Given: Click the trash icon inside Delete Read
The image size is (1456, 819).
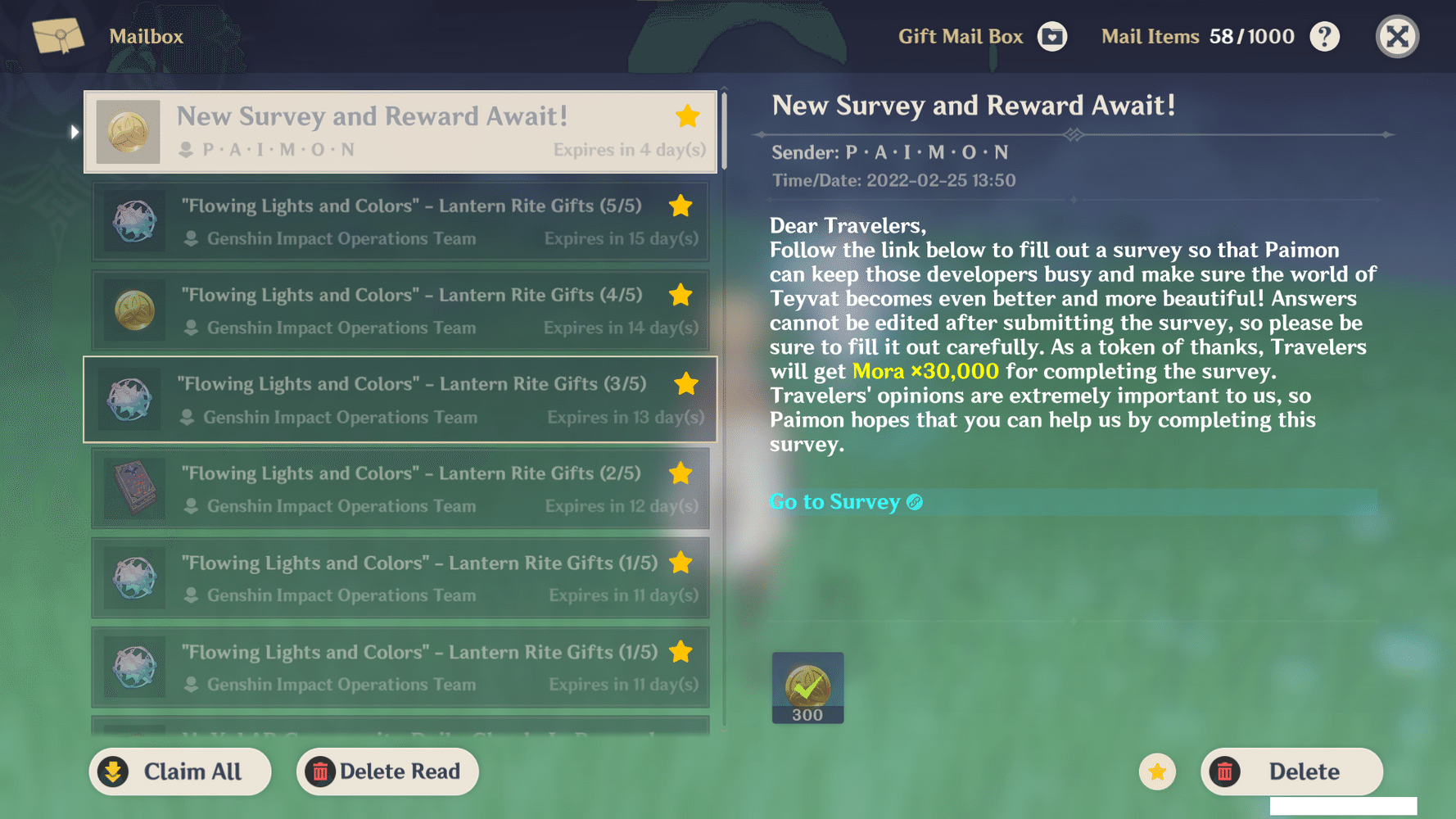Looking at the screenshot, I should click(x=321, y=771).
